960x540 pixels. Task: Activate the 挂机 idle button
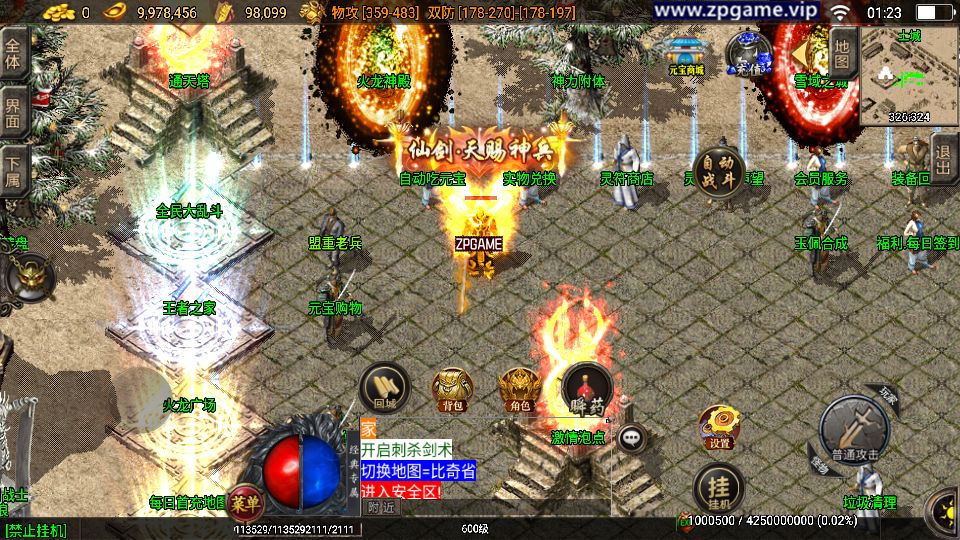(718, 487)
